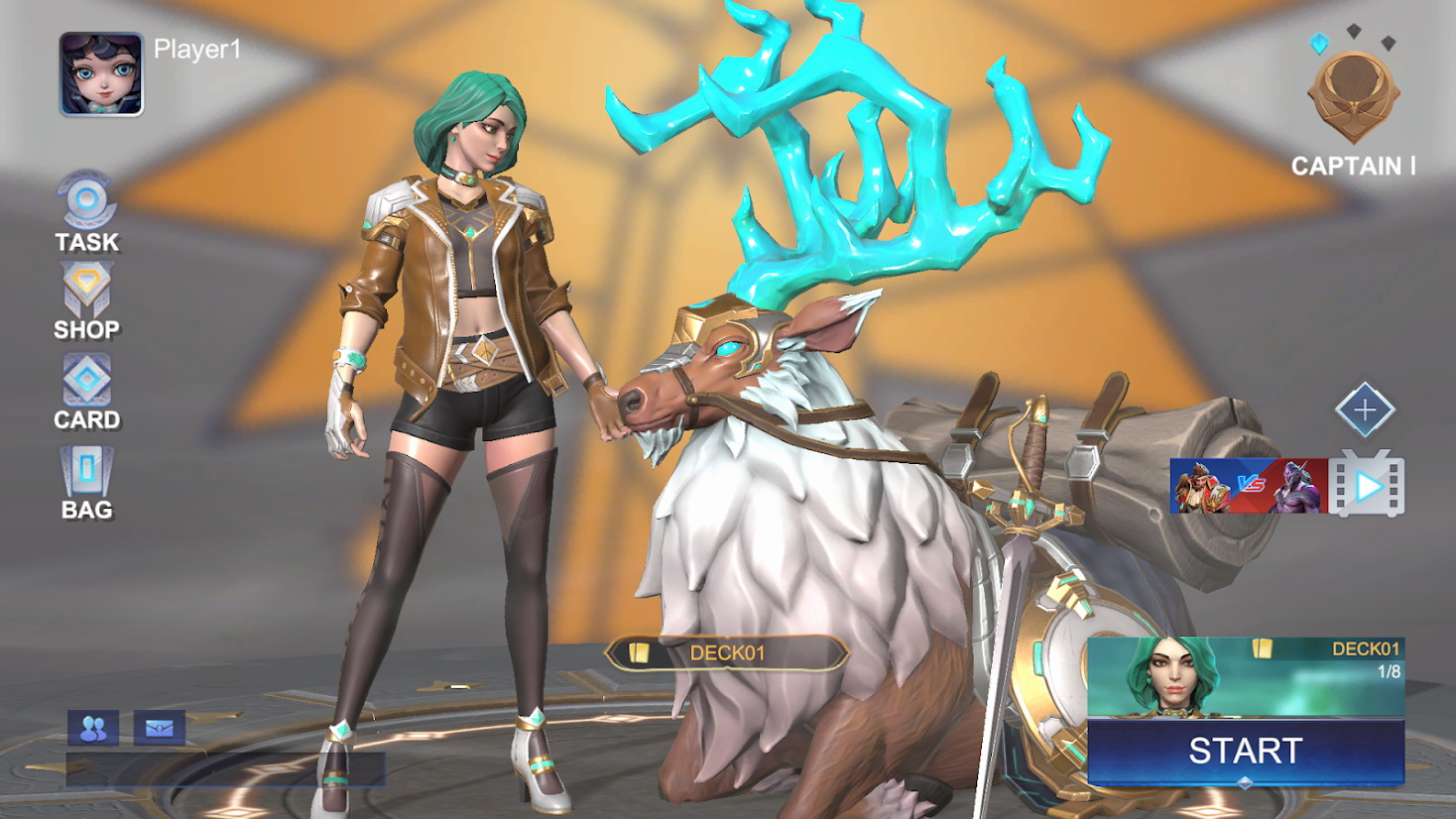Click the chat bar input field

(x=225, y=768)
